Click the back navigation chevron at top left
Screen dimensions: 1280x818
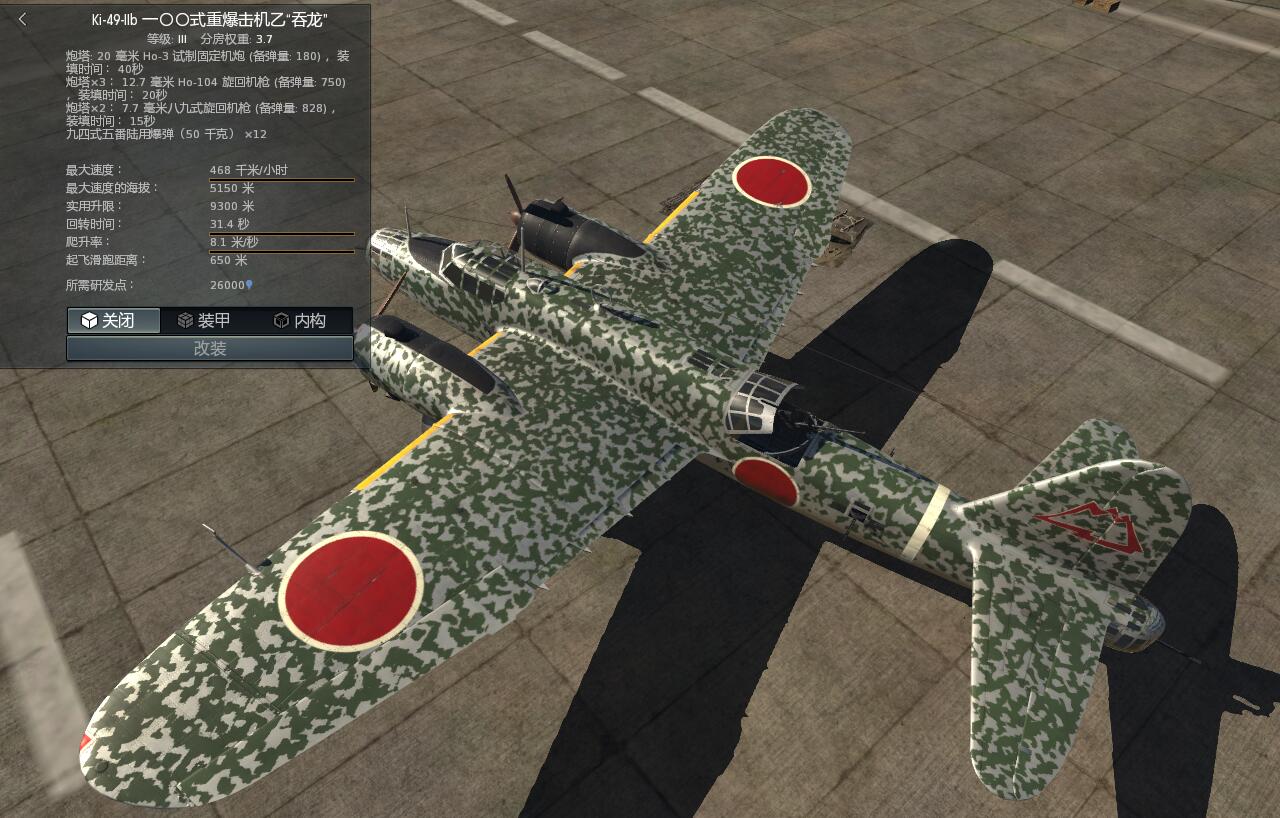tap(22, 18)
